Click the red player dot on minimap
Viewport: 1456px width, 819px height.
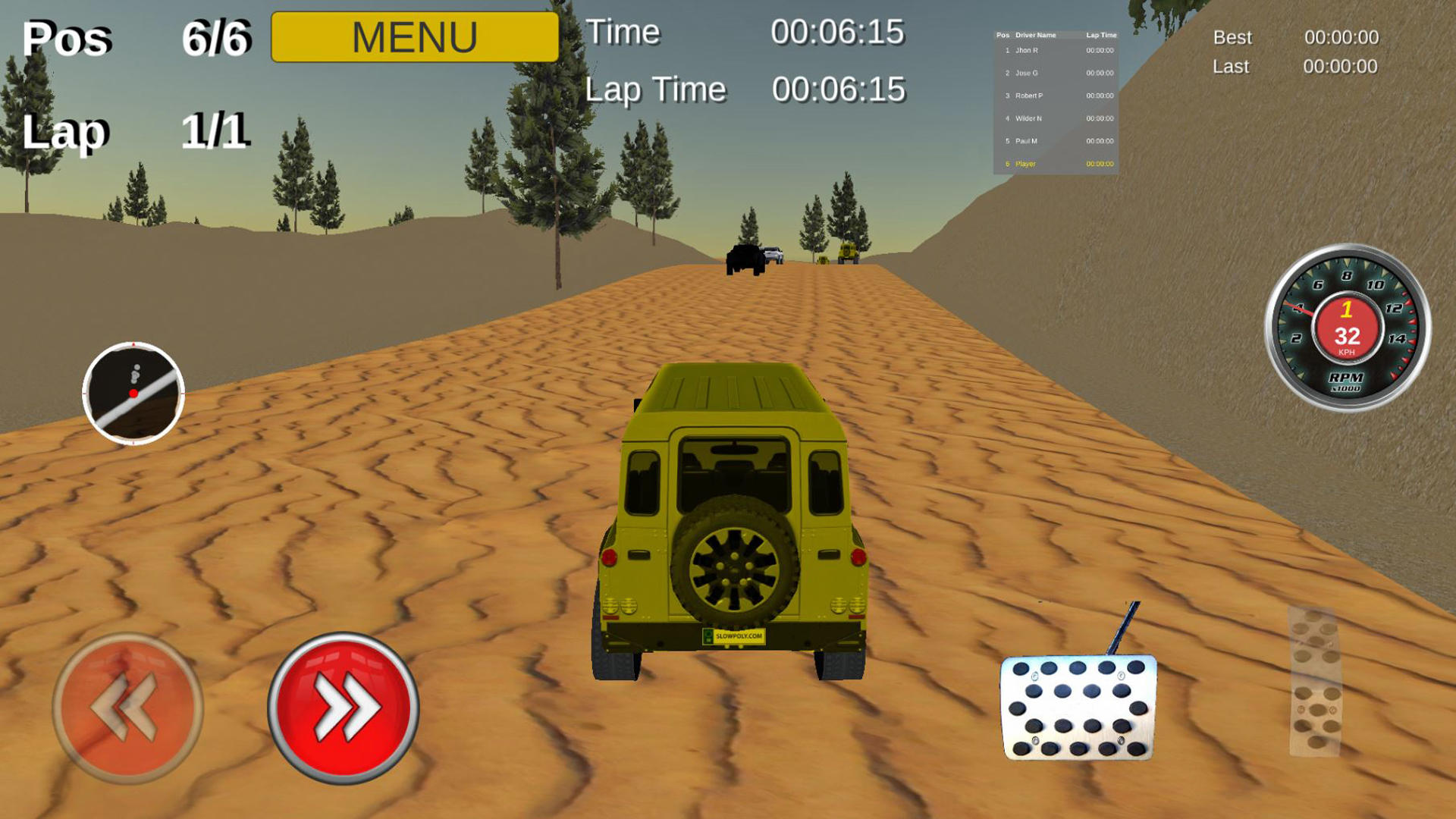click(133, 394)
